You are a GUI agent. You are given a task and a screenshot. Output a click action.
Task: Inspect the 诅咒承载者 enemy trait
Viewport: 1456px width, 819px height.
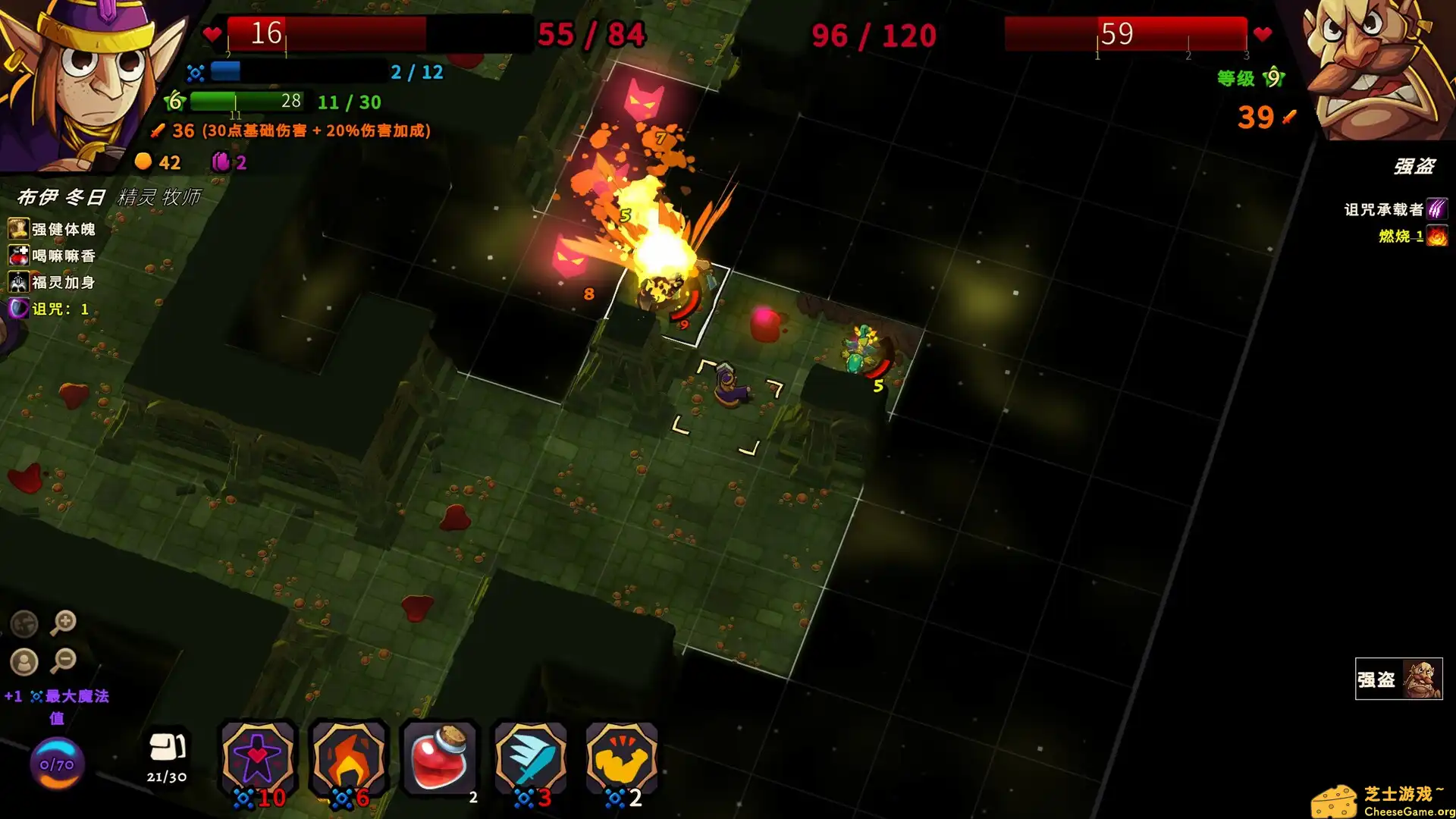[x=1395, y=209]
